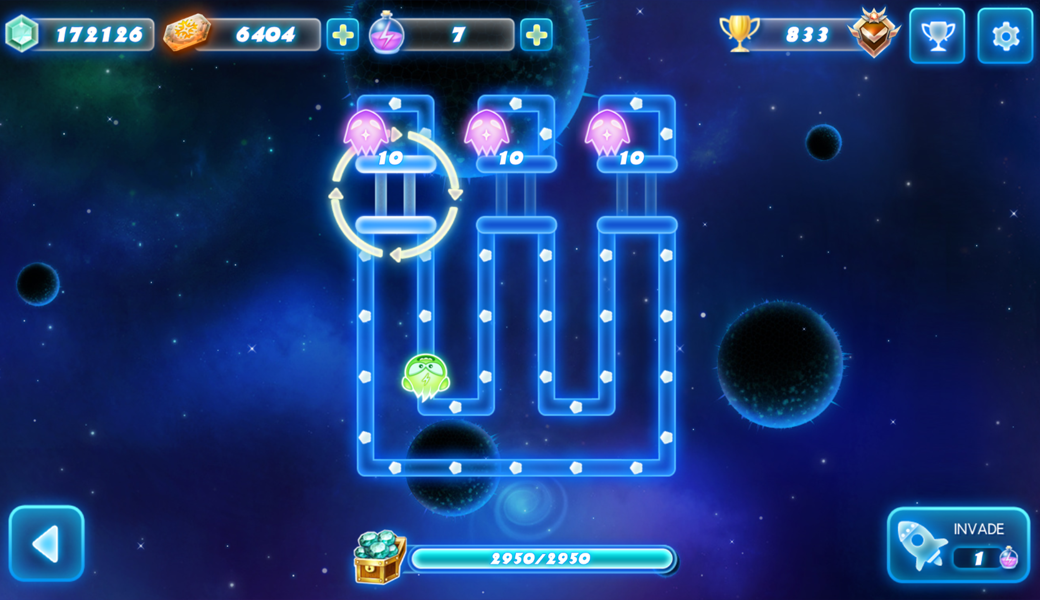Add more orange gold bars
Image resolution: width=1040 pixels, height=600 pixels.
[342, 35]
